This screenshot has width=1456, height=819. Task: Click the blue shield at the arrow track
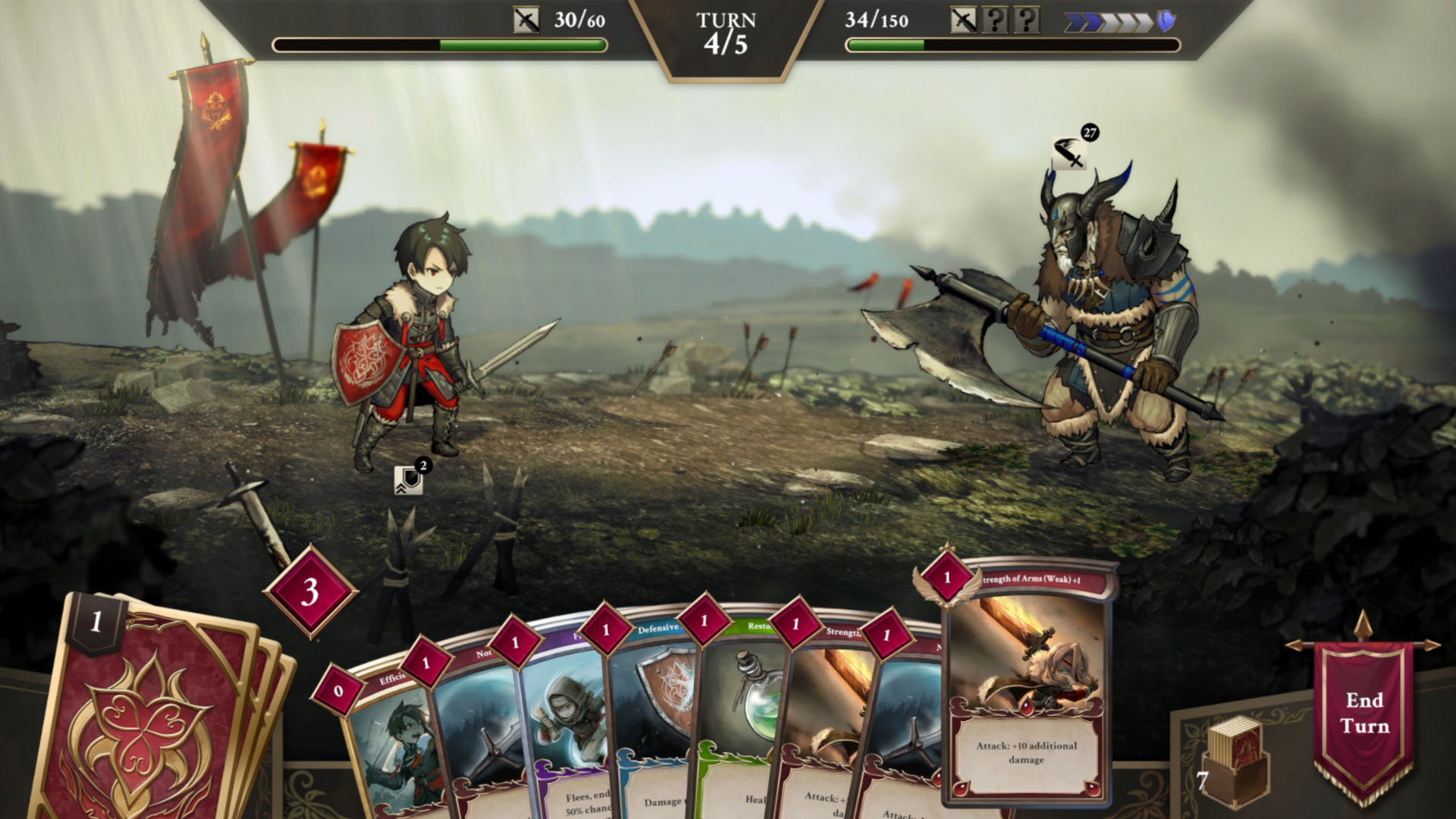click(x=1166, y=21)
